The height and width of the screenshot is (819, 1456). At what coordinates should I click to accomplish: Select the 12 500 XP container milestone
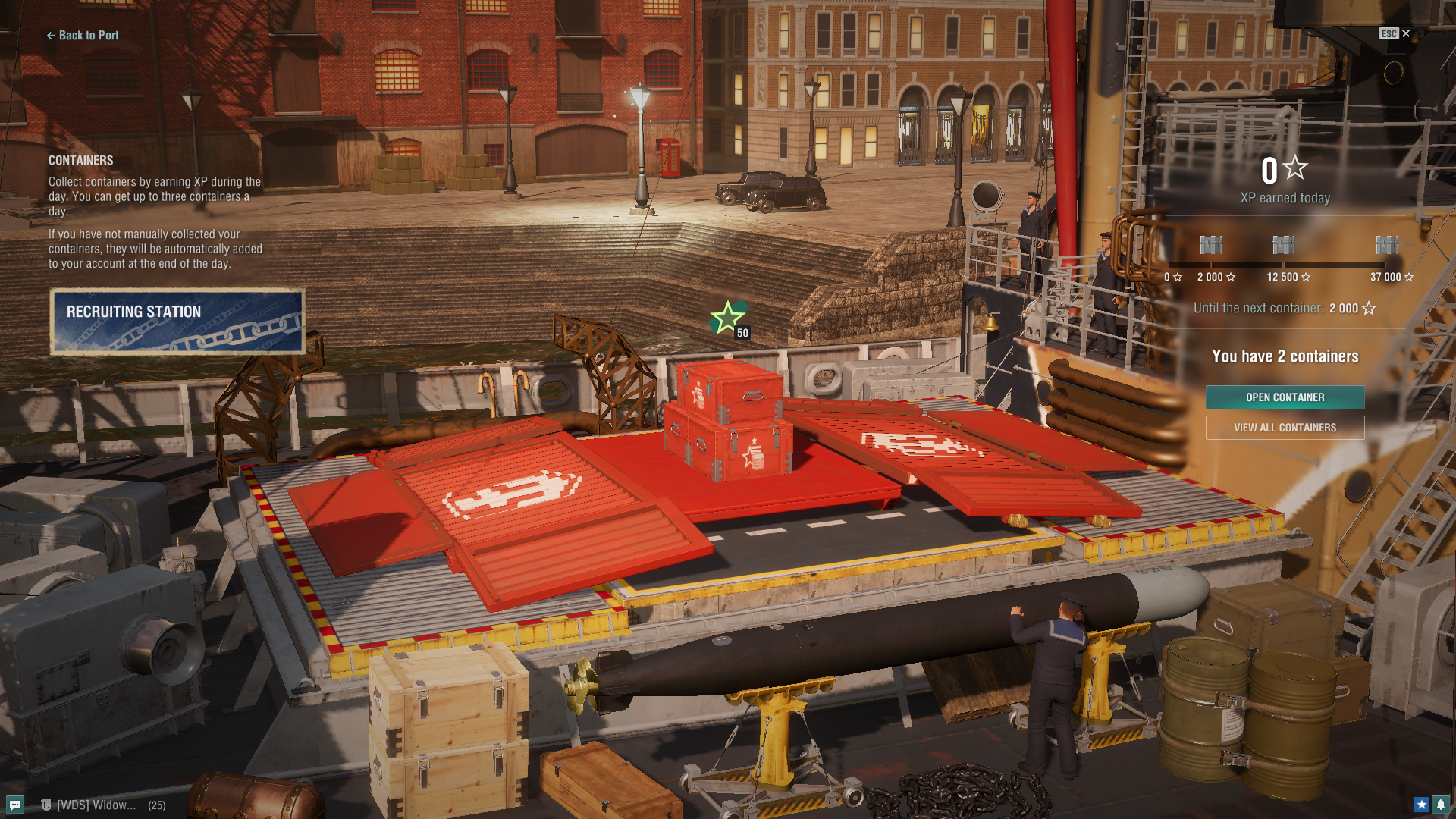tap(1283, 245)
